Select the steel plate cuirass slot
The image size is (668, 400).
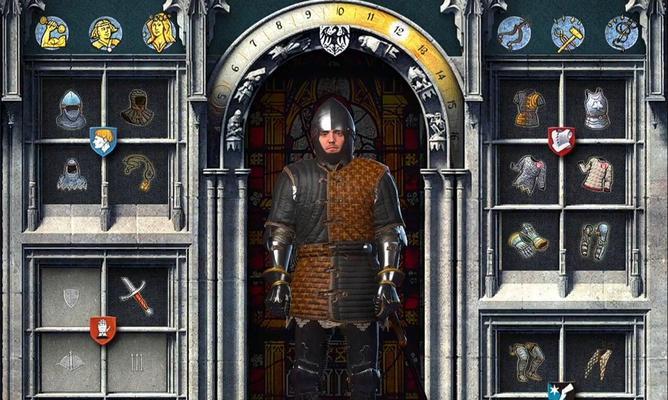click(596, 108)
